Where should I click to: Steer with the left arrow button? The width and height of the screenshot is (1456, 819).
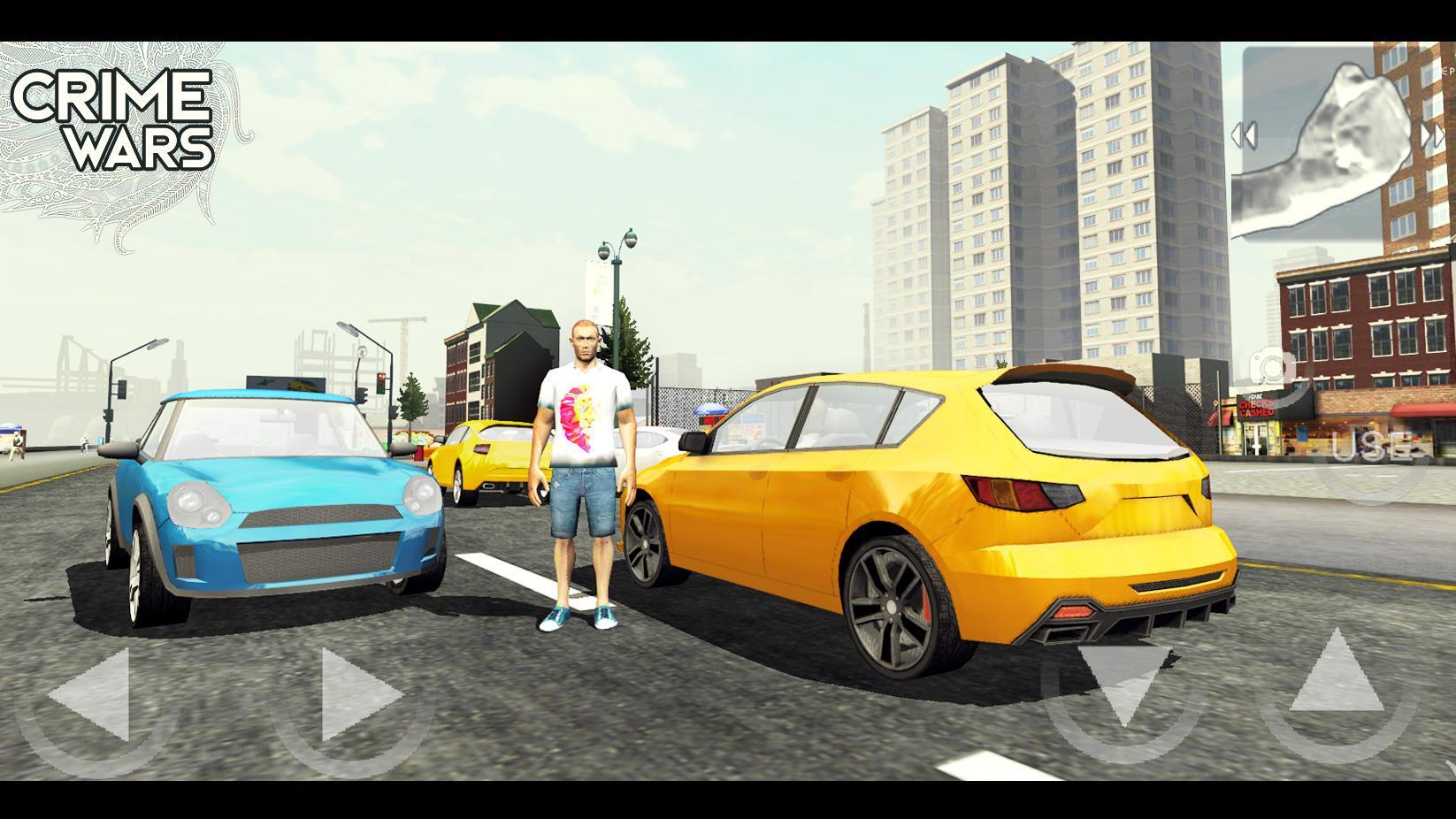pos(91,695)
